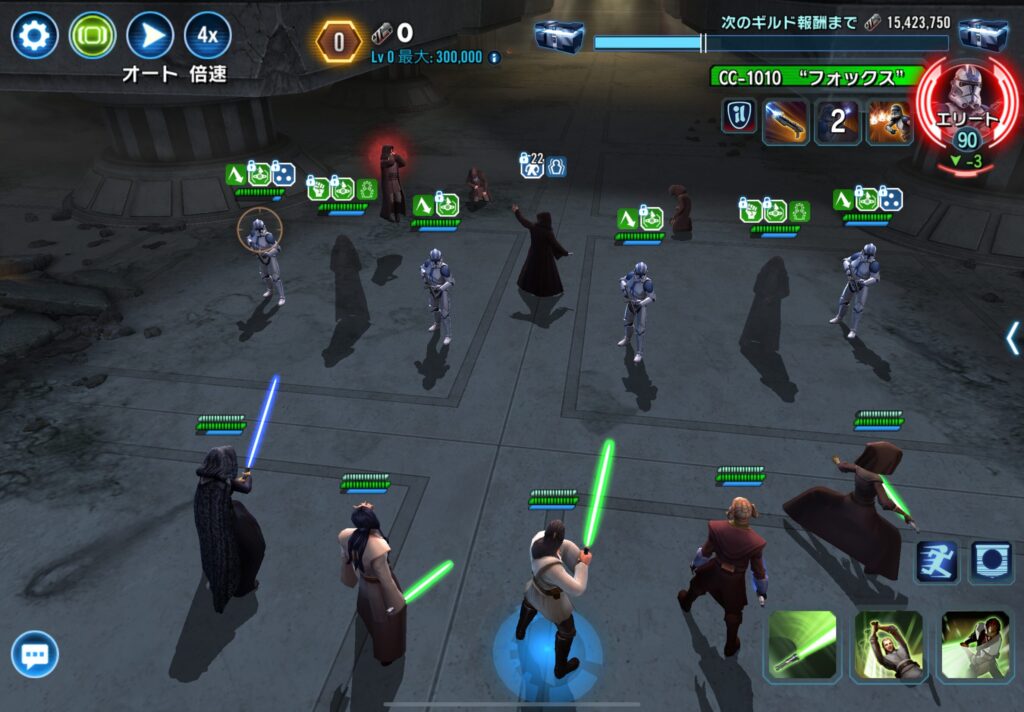Enable オート auto battle
1024x712 pixels.
point(150,37)
